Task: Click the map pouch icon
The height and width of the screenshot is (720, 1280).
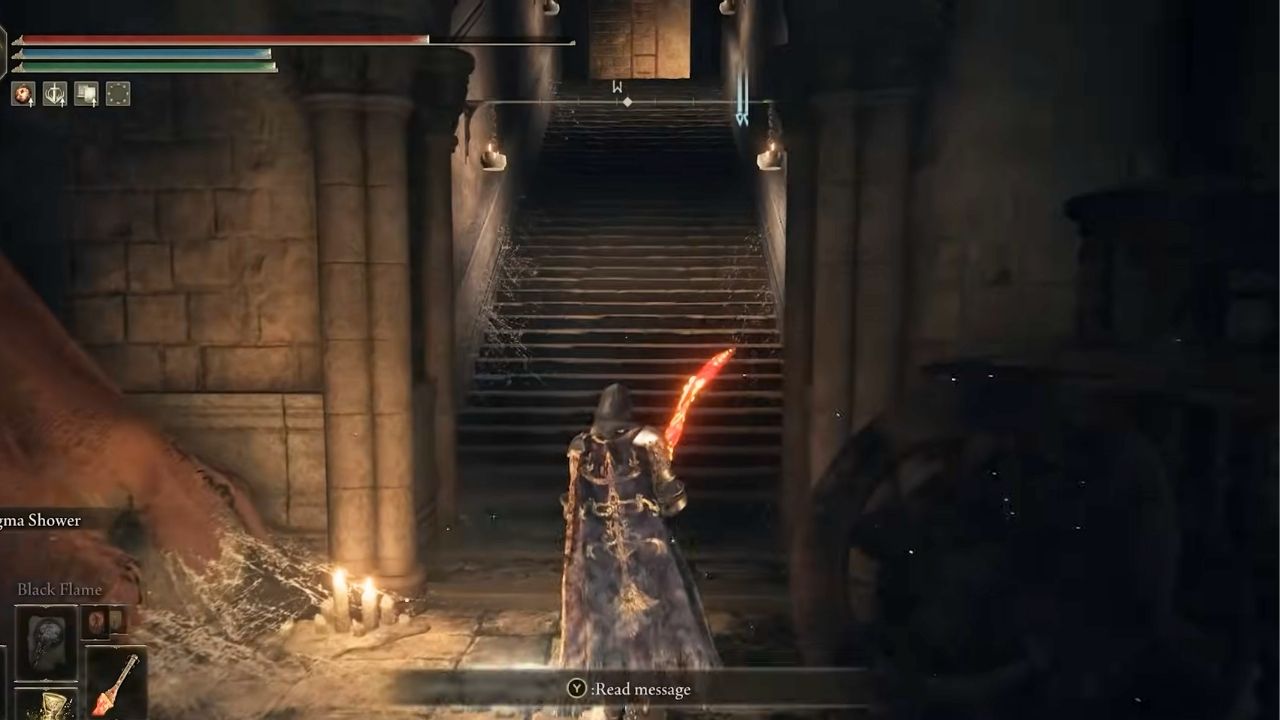Action: 86,94
